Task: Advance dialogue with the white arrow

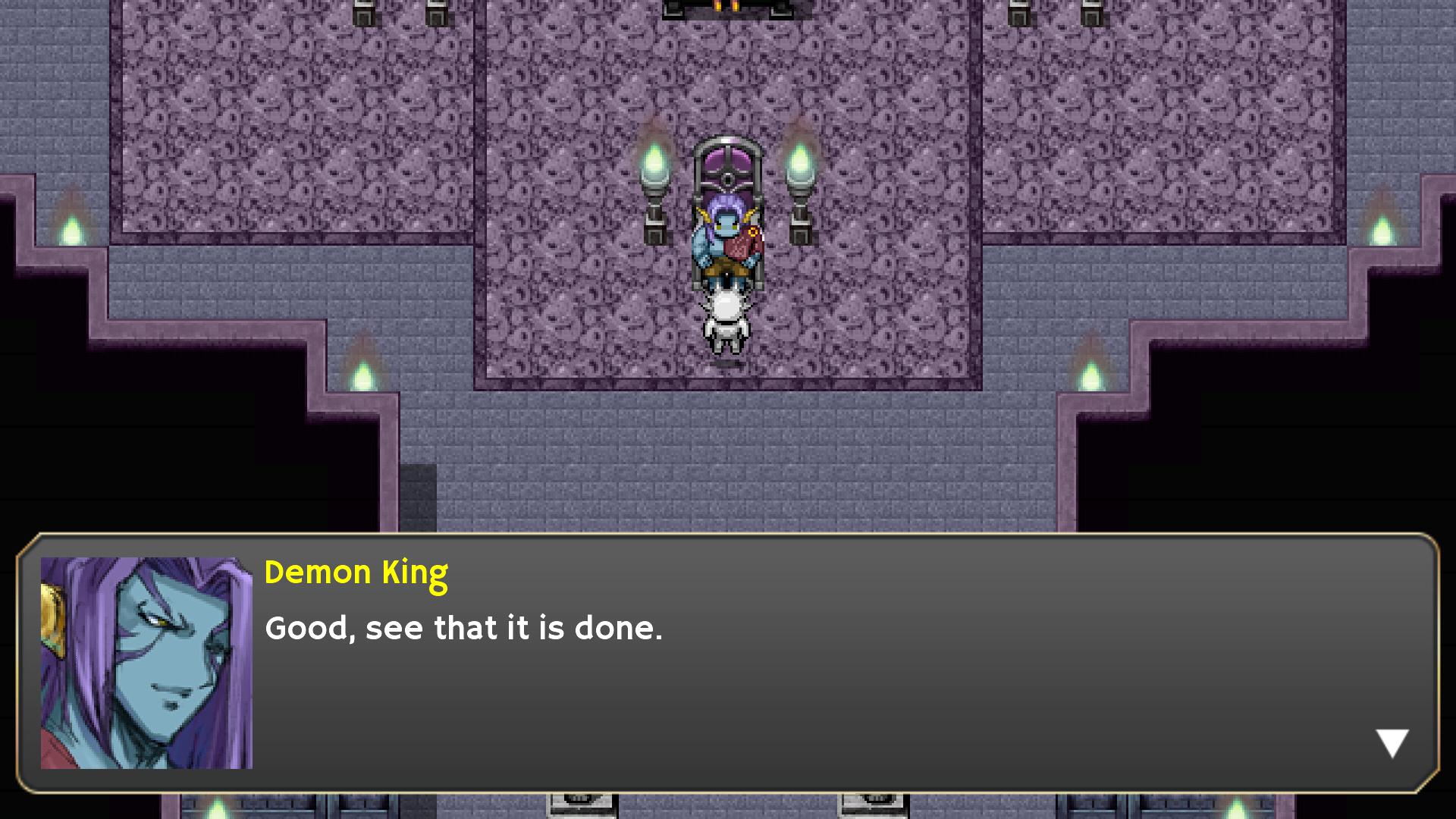Action: click(x=1392, y=742)
